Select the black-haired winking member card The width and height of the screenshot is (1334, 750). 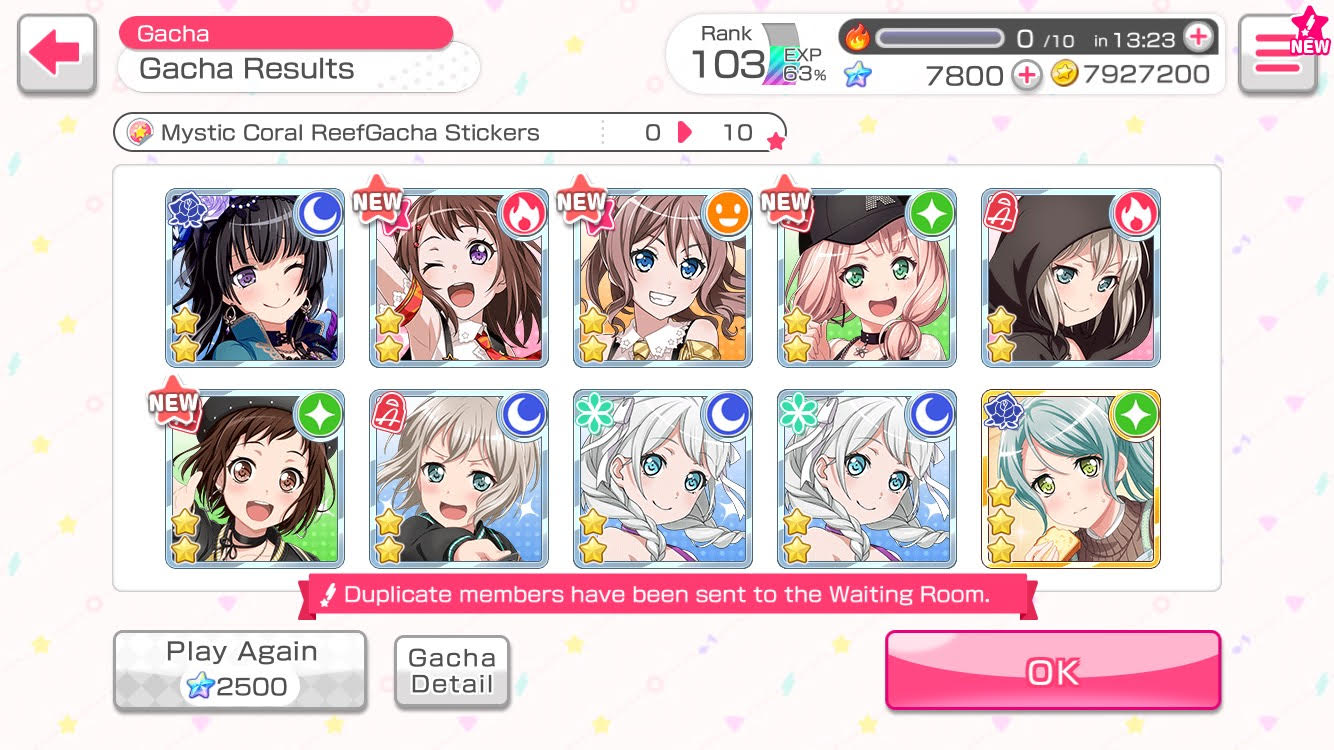255,278
